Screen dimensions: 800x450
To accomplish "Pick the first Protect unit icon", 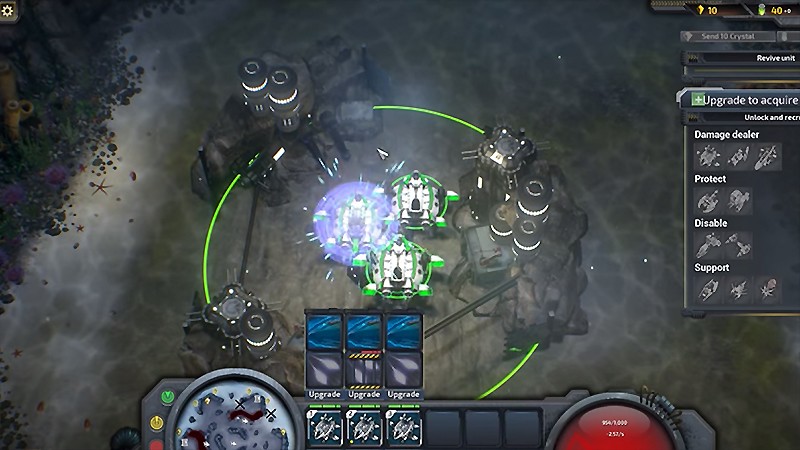I will pos(708,201).
